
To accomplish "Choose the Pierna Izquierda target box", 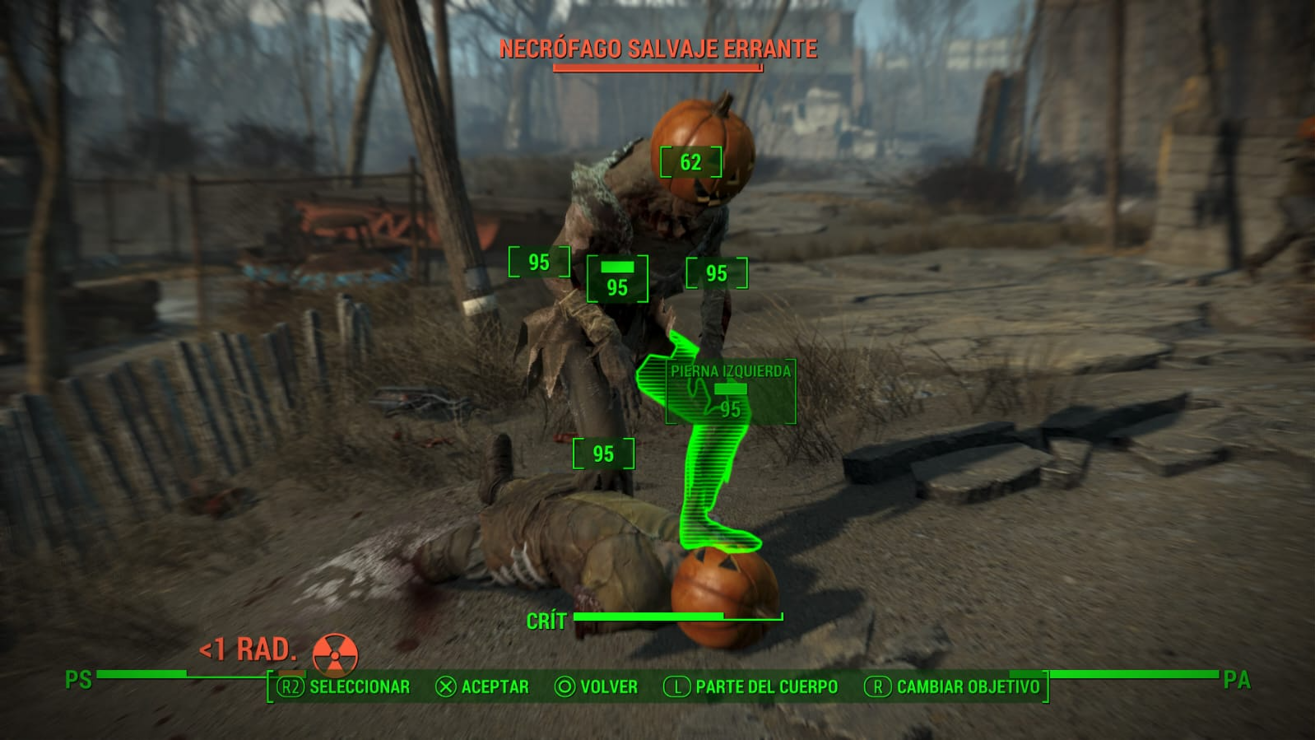I will [x=730, y=392].
